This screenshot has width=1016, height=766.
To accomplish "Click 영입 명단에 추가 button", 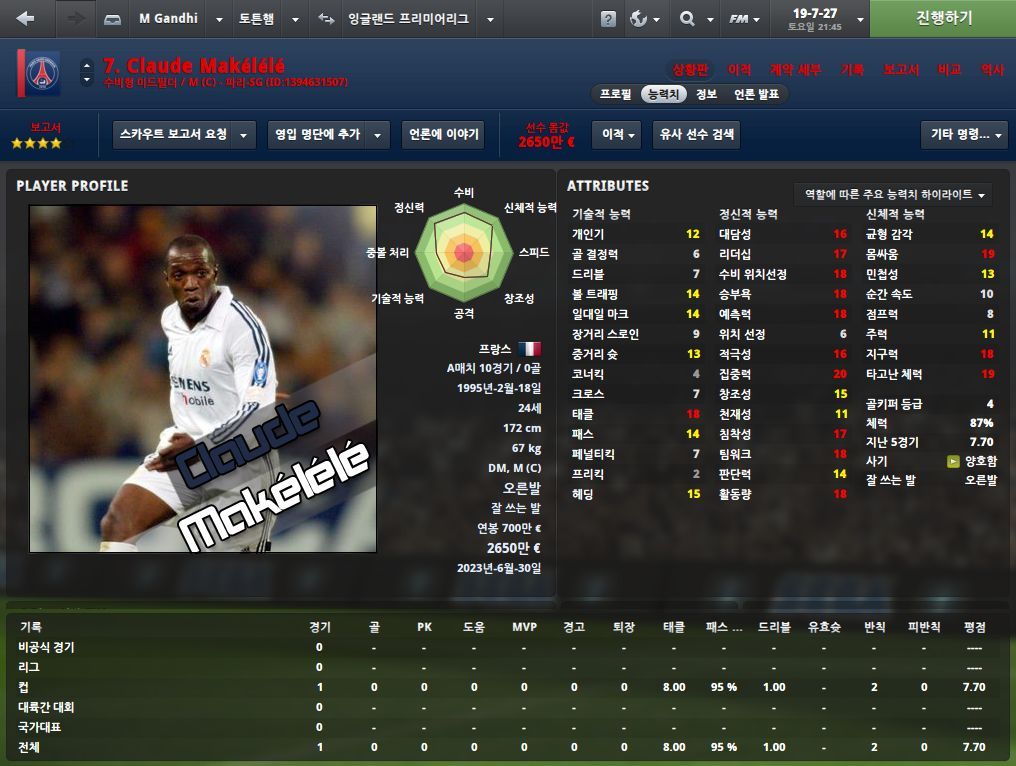I will coord(328,135).
